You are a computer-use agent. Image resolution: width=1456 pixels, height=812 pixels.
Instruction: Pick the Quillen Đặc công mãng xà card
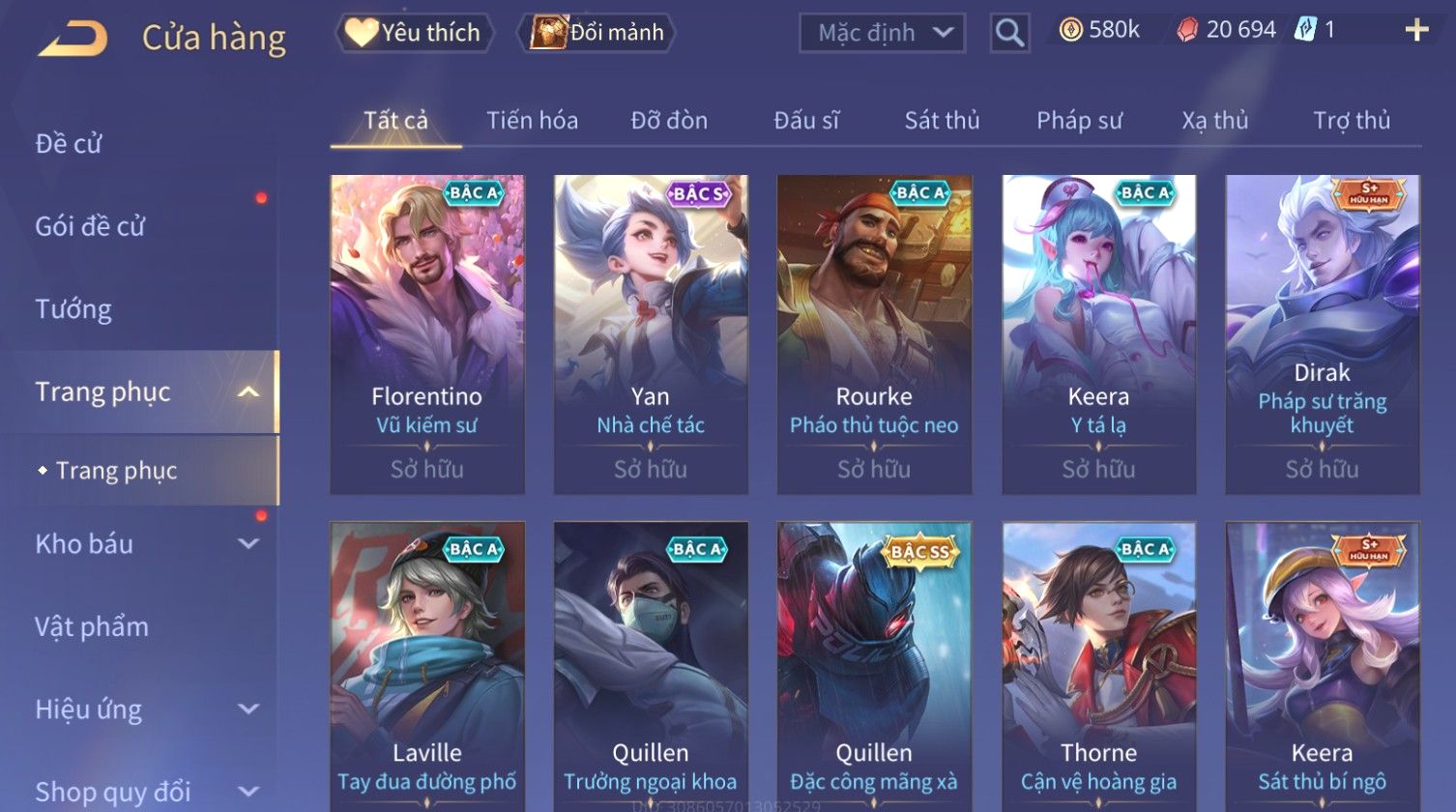coord(874,667)
